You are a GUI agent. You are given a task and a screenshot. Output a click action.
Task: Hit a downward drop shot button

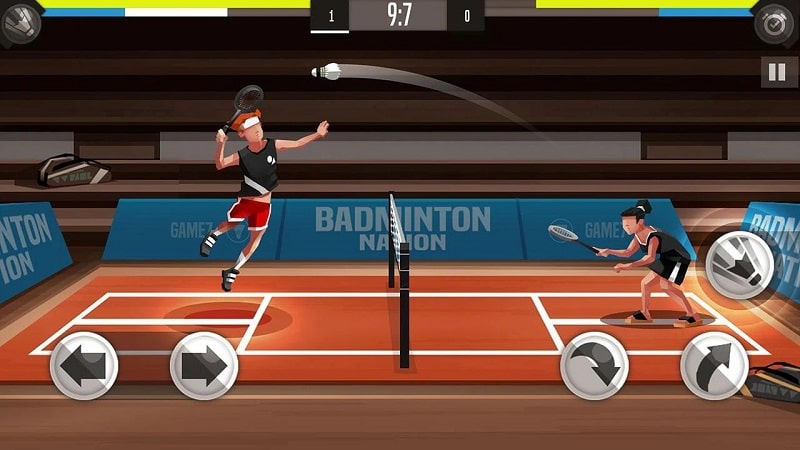click(x=594, y=365)
